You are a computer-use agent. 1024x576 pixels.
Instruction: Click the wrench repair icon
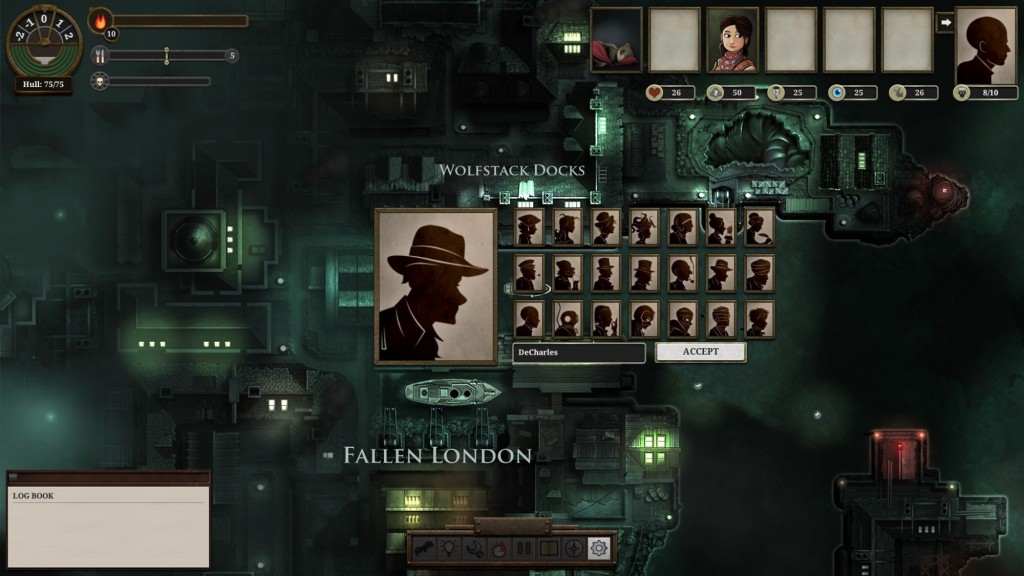pyautogui.click(x=474, y=548)
